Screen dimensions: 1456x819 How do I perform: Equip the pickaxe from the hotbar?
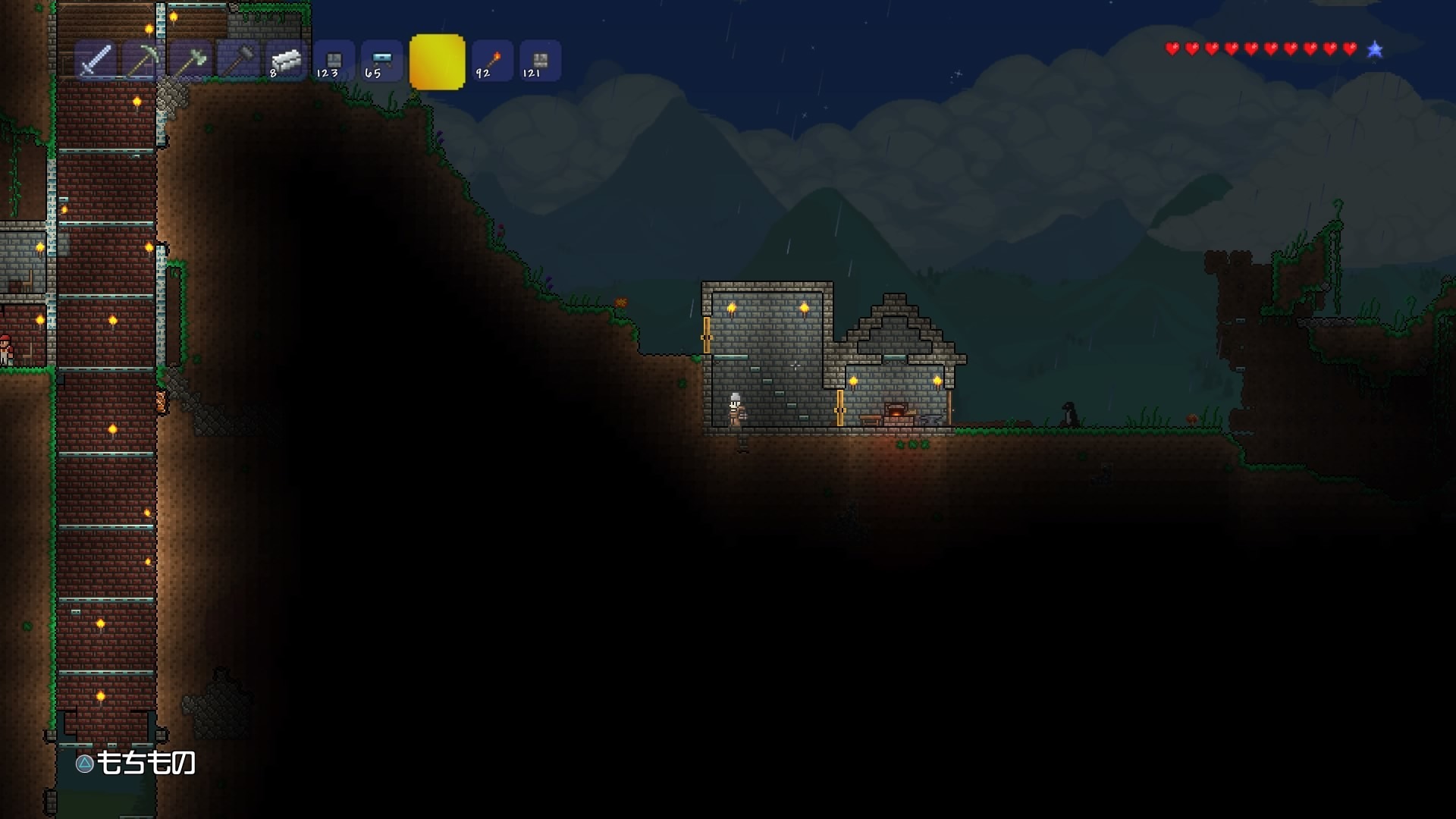(x=143, y=61)
